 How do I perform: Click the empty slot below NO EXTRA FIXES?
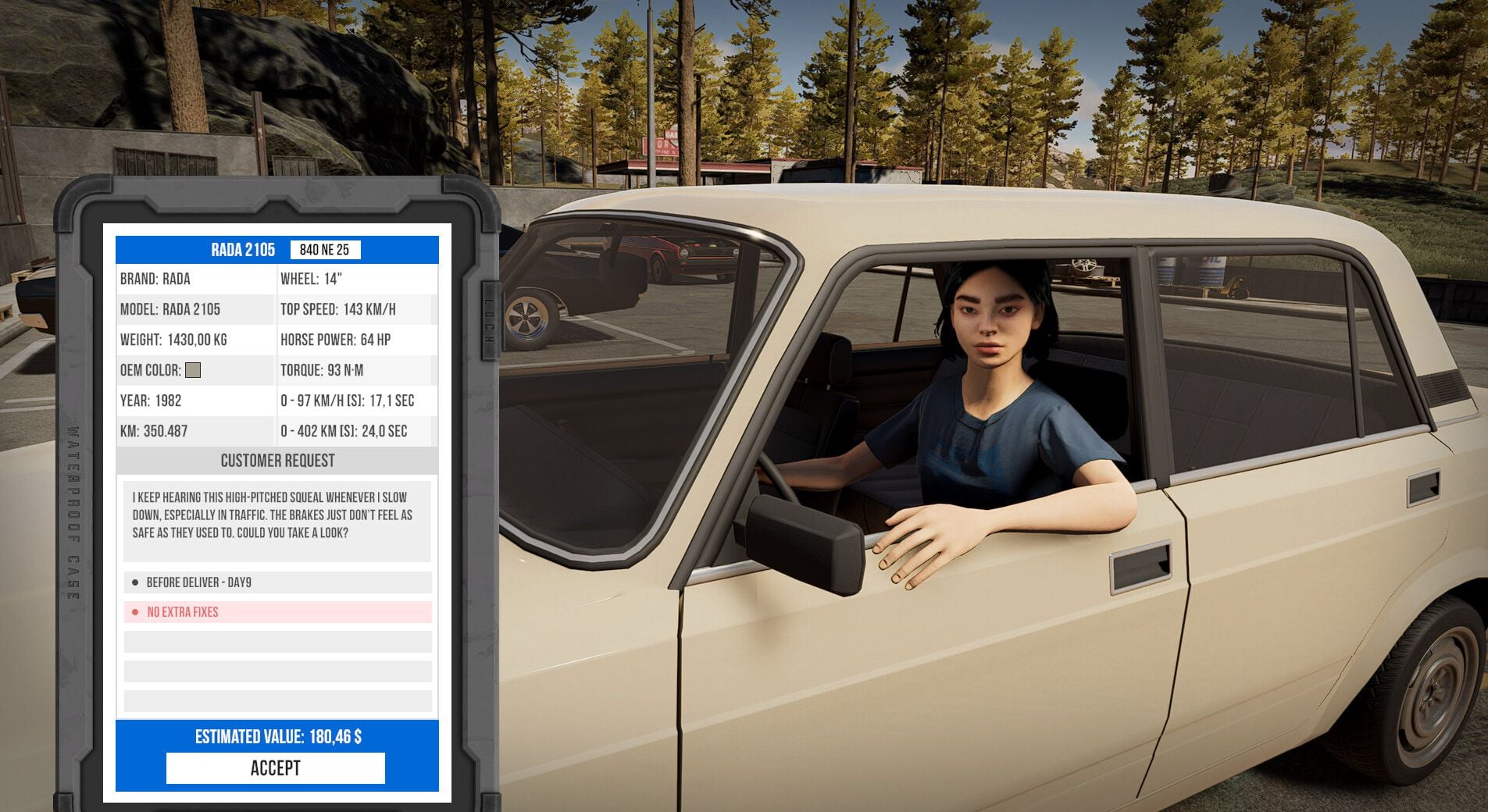pyautogui.click(x=277, y=642)
